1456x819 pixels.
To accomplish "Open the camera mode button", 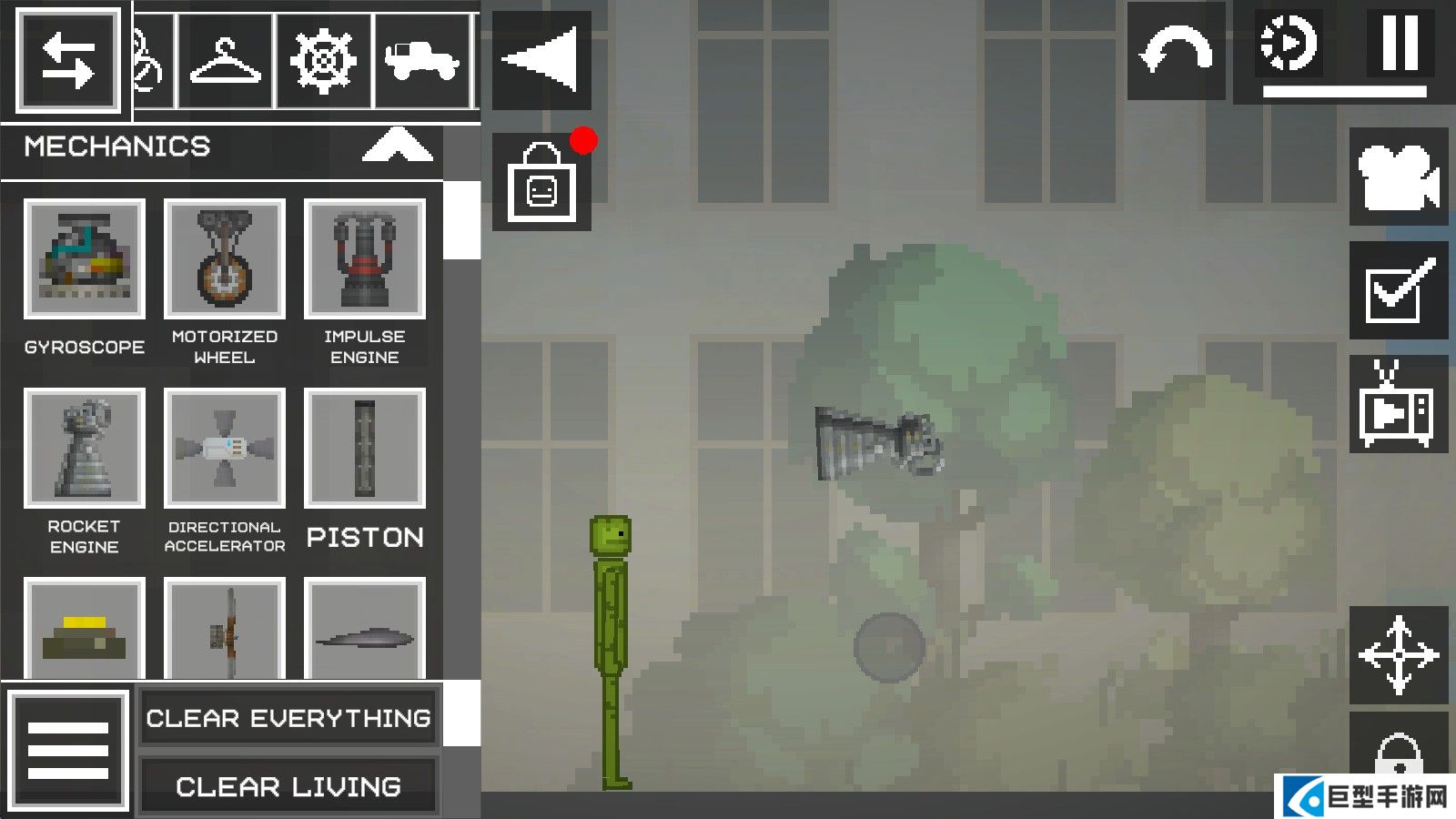I will (1399, 177).
